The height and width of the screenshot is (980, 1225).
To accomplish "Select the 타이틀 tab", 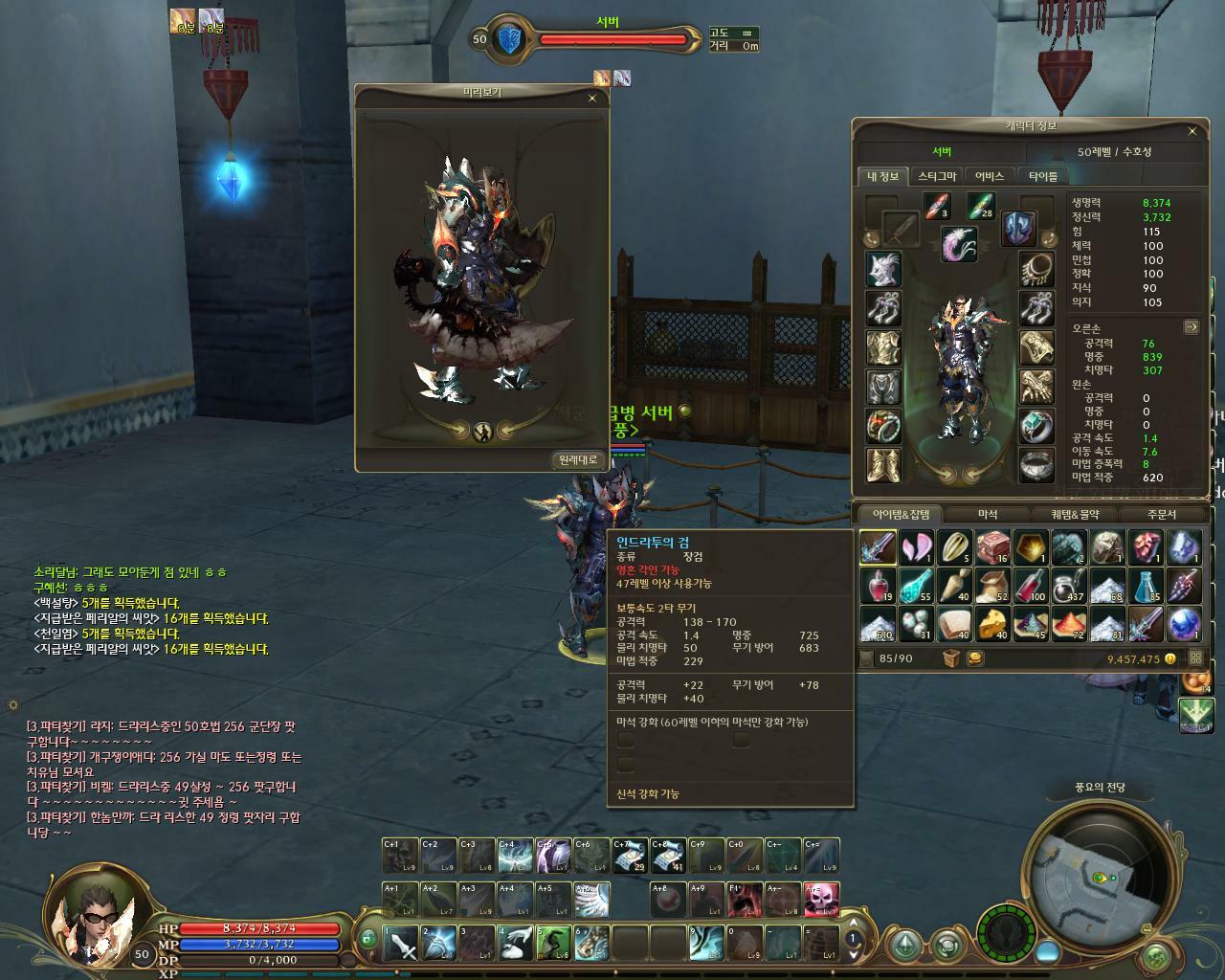I will (x=1043, y=176).
